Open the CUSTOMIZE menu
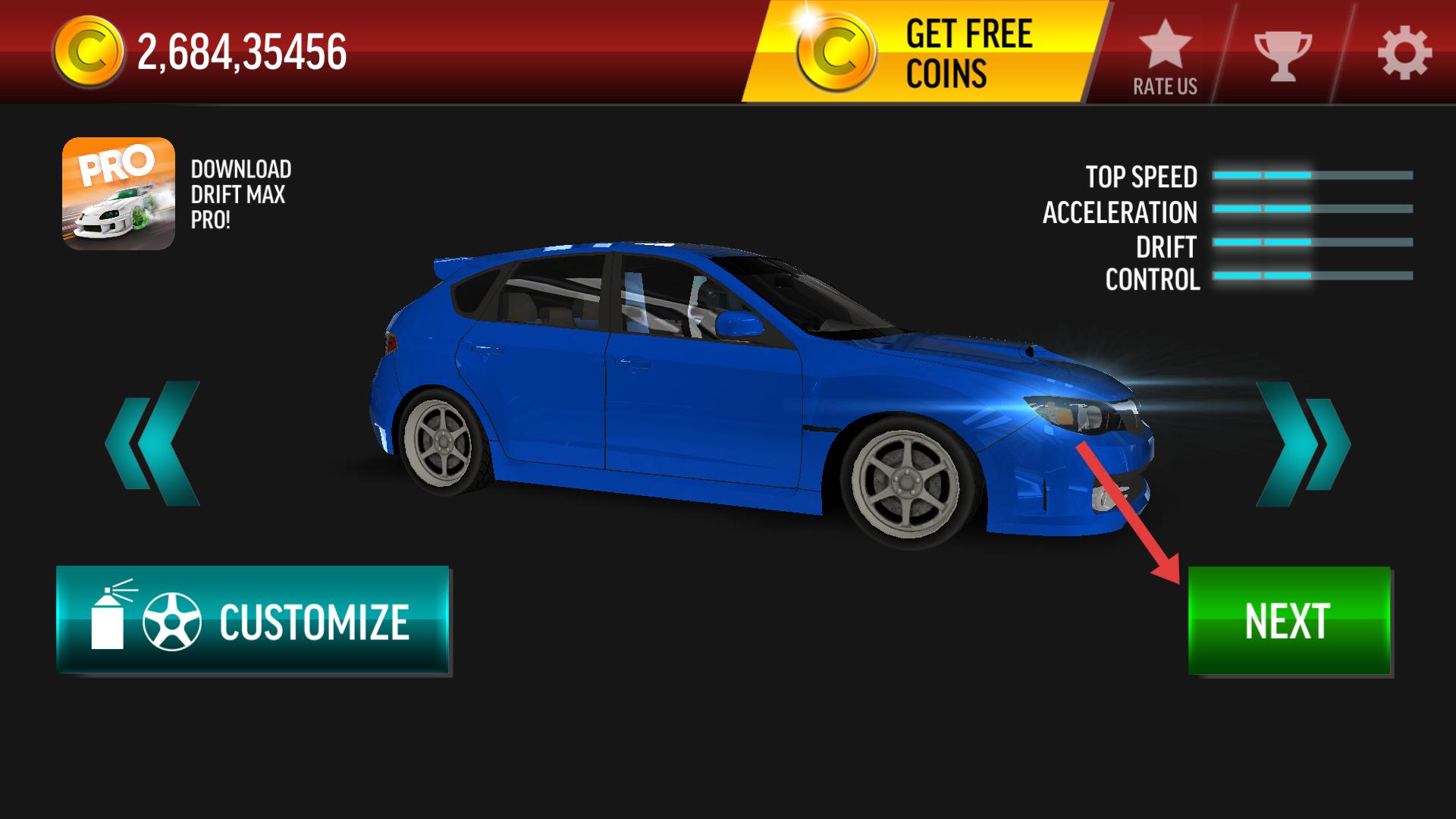Image resolution: width=1456 pixels, height=819 pixels. [253, 620]
